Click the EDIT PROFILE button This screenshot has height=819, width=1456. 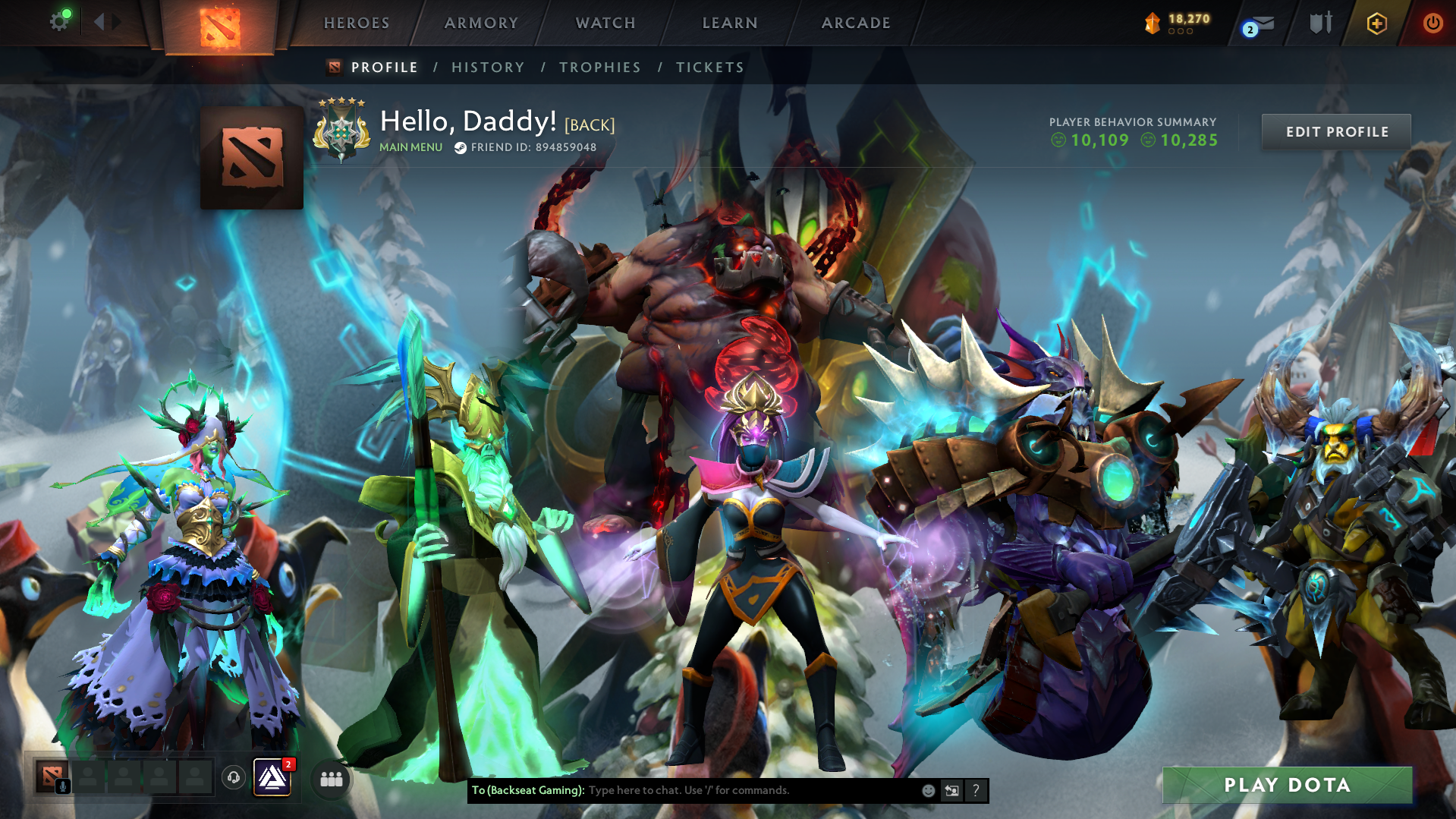click(x=1335, y=131)
